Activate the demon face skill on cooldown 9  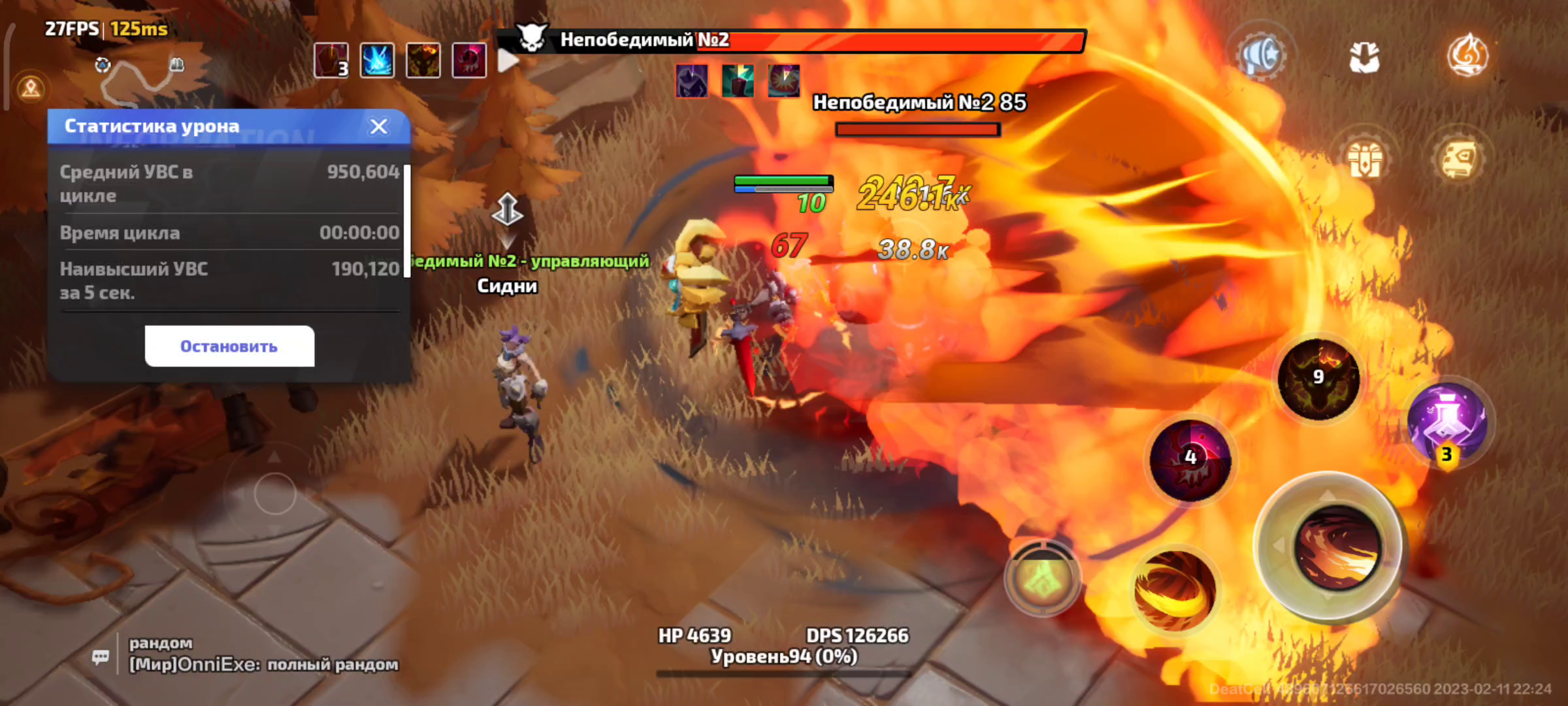pos(1318,379)
